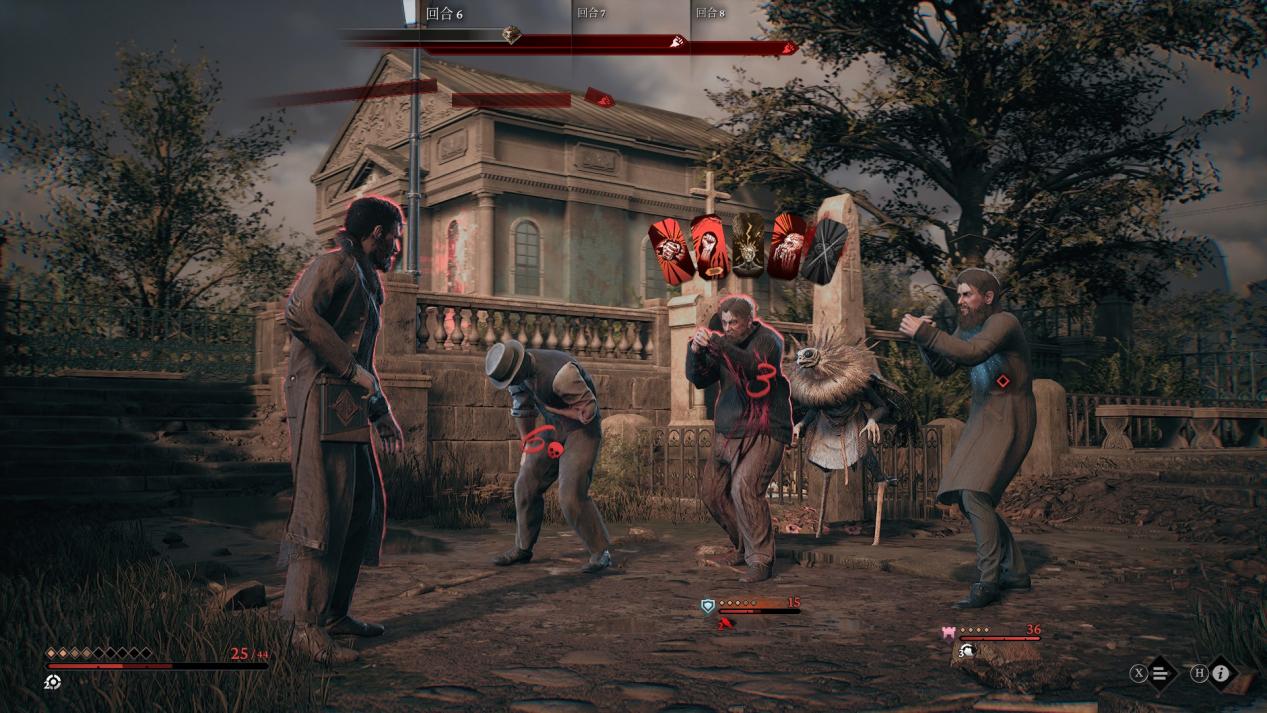Select the red bearded face card
The width and height of the screenshot is (1267, 713).
coord(787,247)
